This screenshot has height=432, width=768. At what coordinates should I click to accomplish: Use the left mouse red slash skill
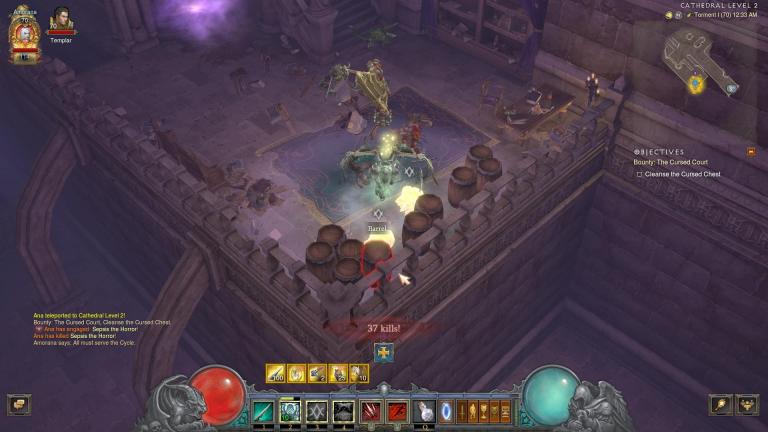click(x=372, y=411)
